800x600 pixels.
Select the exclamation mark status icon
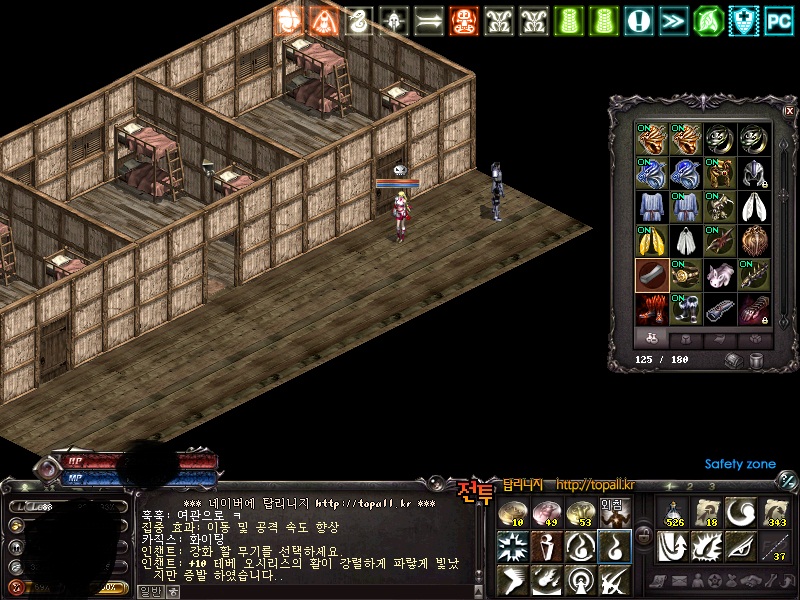(x=639, y=19)
